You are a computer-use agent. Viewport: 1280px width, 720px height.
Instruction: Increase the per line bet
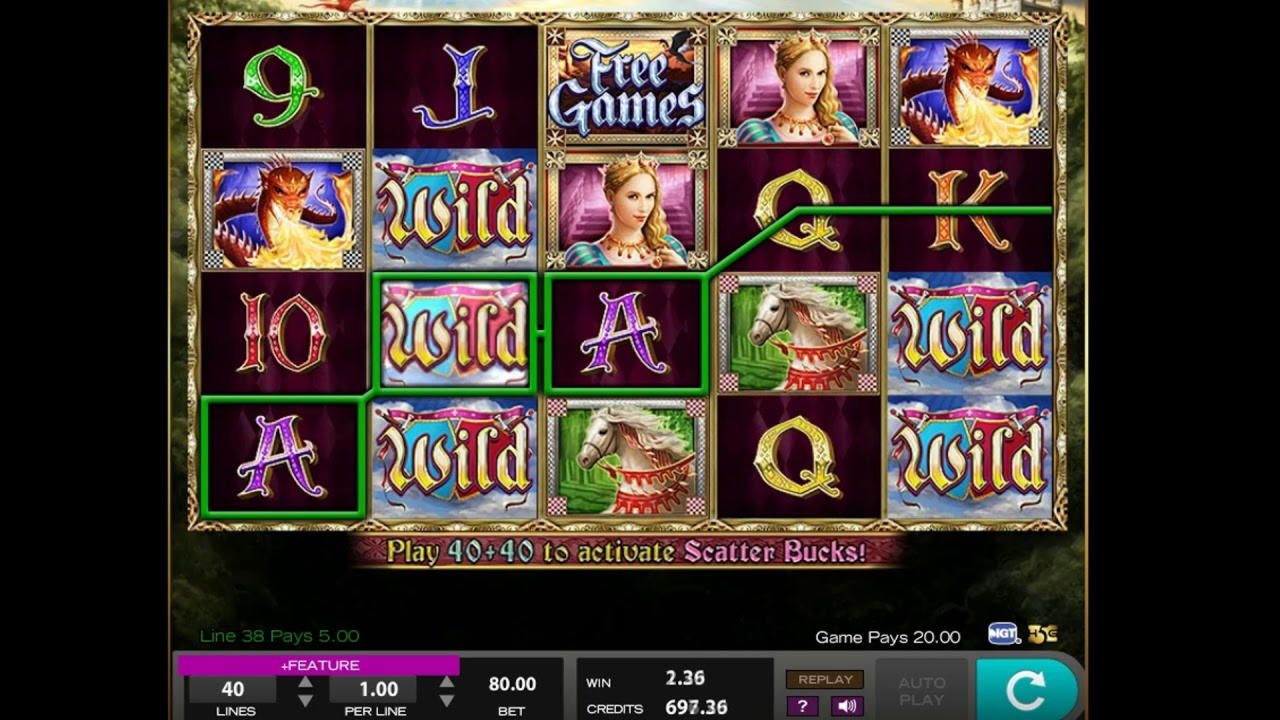point(446,682)
